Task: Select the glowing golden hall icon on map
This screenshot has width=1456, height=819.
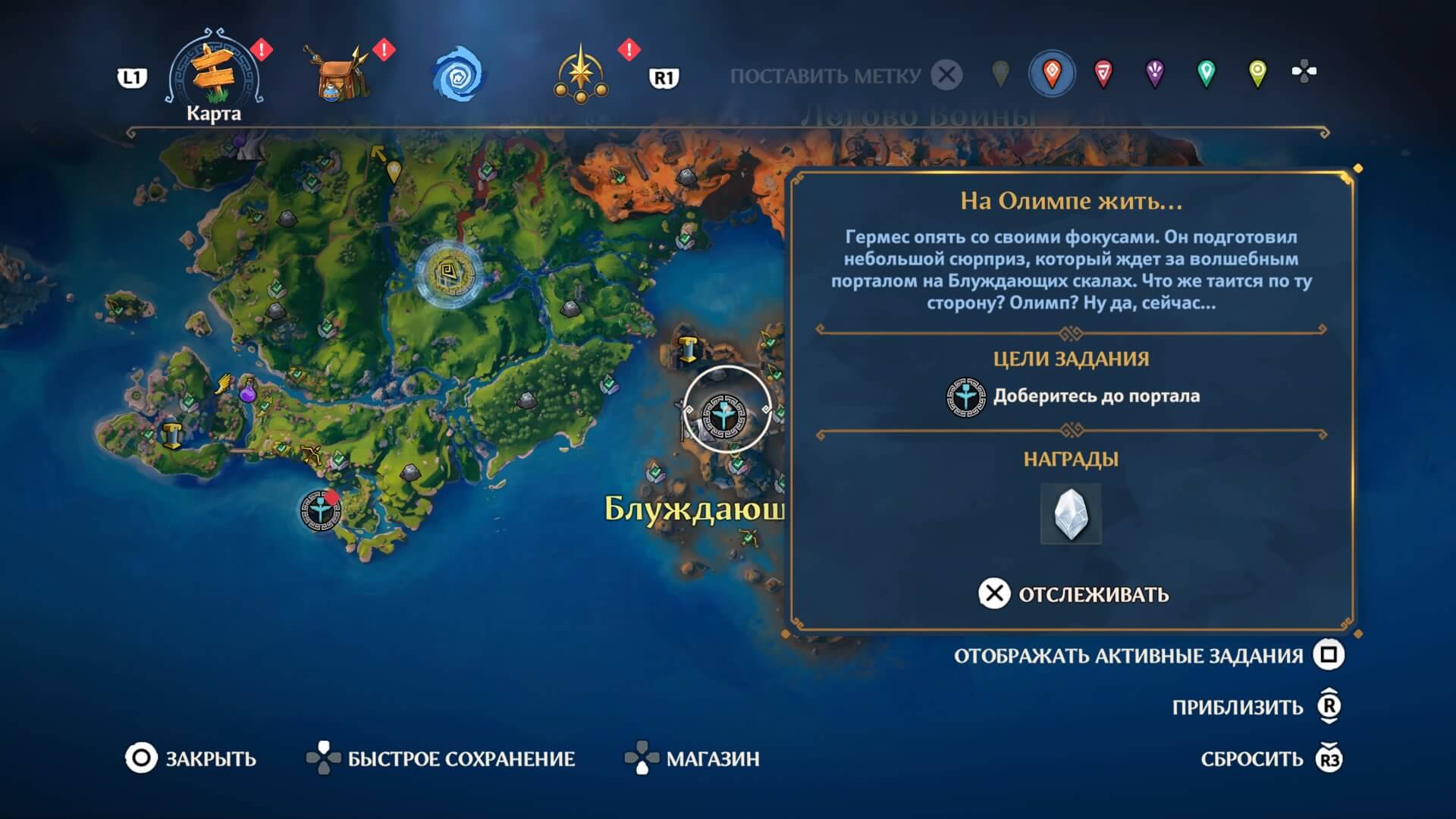Action: 446,274
